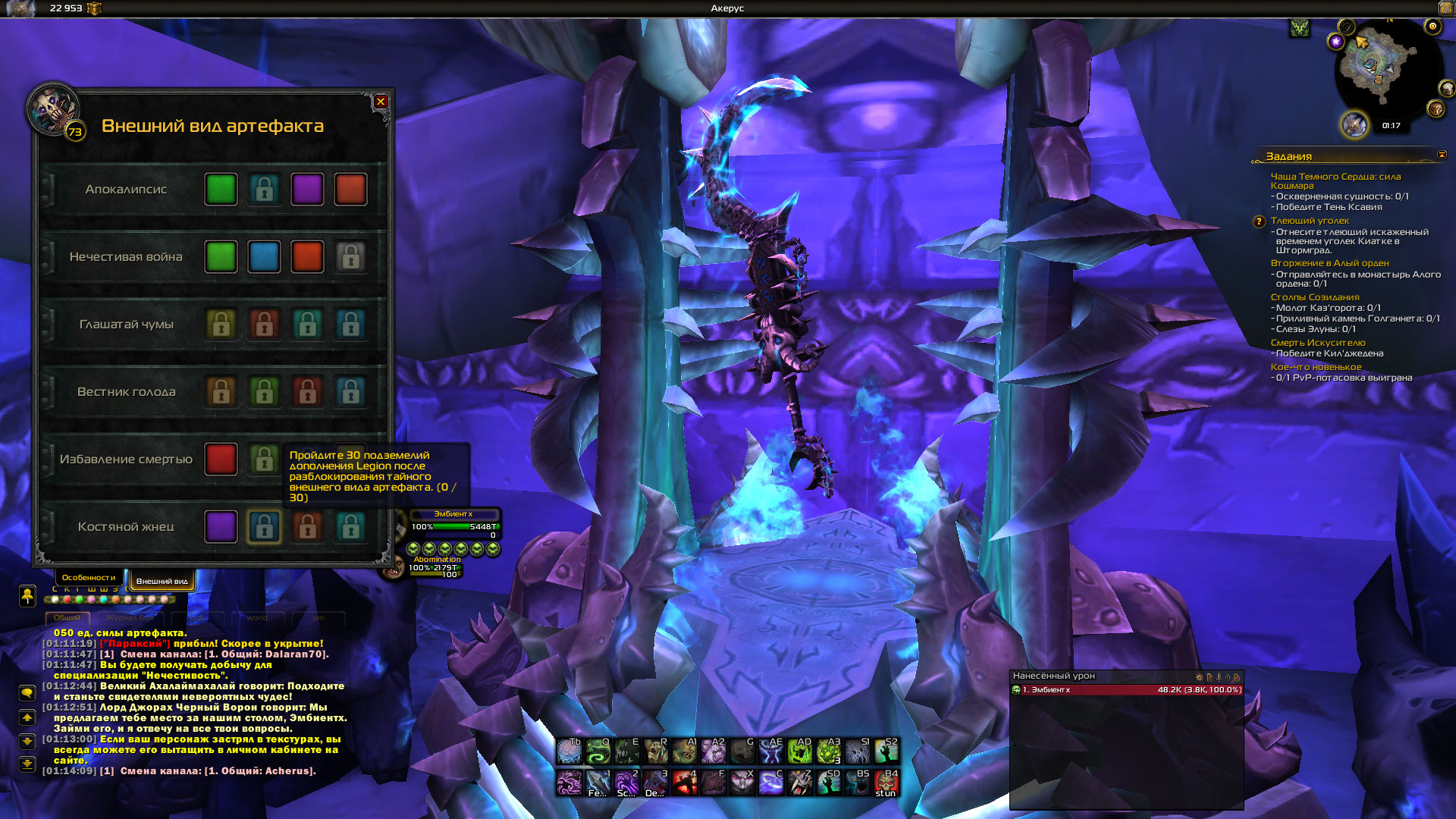Collapse the Задания quest tracker
The image size is (1456, 819).
pyautogui.click(x=1442, y=155)
